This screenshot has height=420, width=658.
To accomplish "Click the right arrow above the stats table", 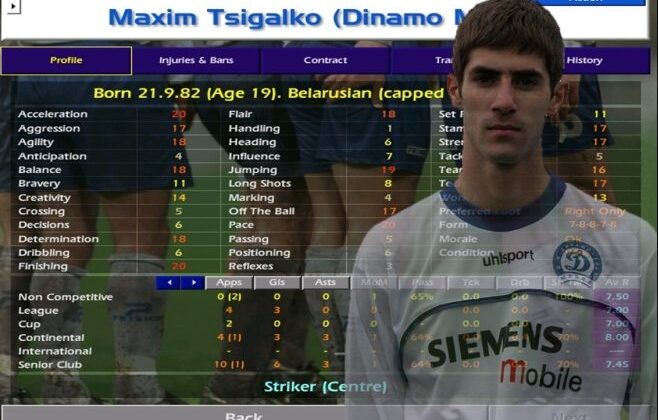I will point(192,283).
